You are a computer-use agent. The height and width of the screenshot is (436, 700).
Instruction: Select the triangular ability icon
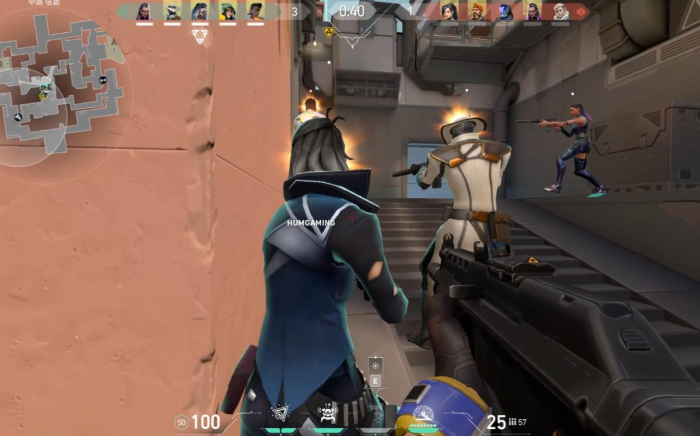[x=281, y=411]
